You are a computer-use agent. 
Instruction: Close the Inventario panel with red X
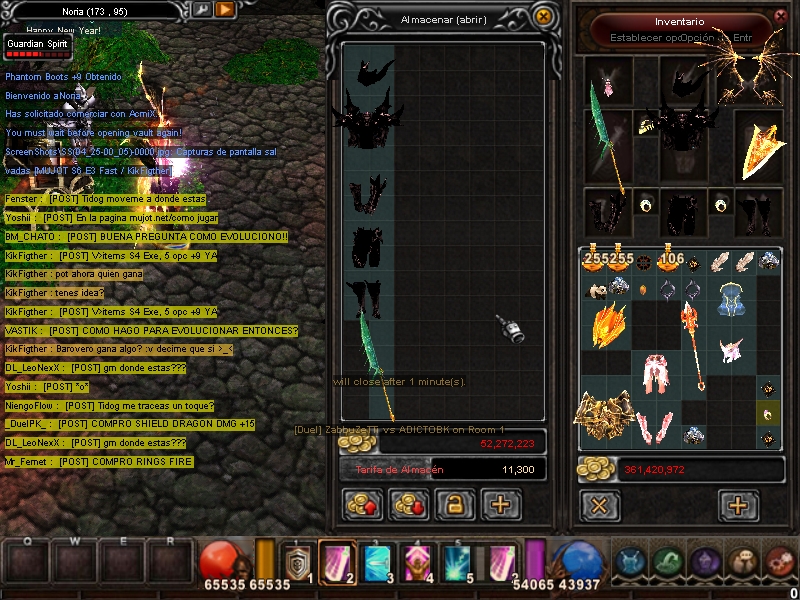781,16
